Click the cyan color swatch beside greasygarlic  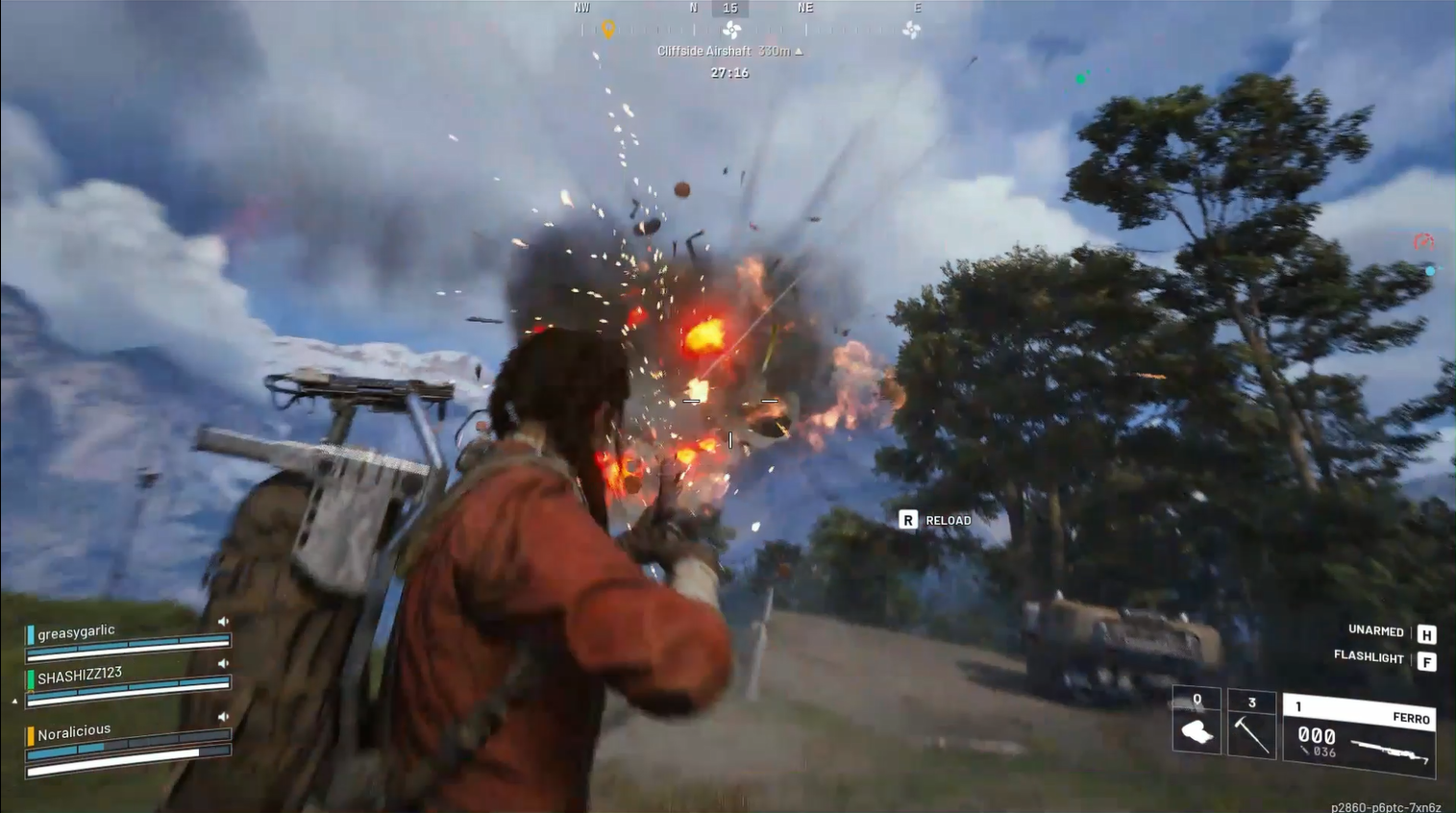pos(31,635)
